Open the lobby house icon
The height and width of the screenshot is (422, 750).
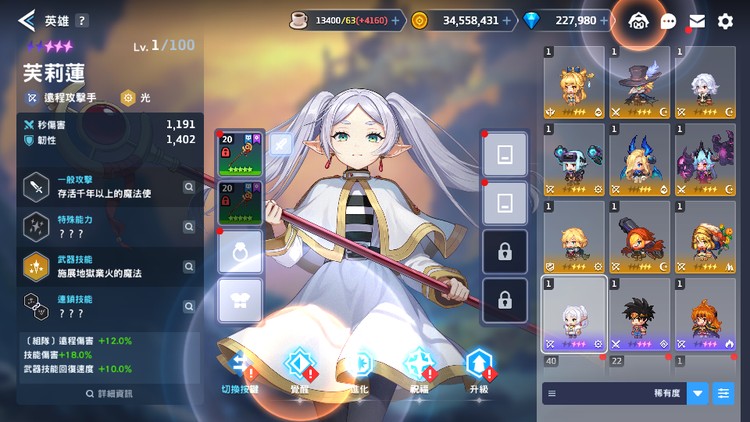coord(639,20)
